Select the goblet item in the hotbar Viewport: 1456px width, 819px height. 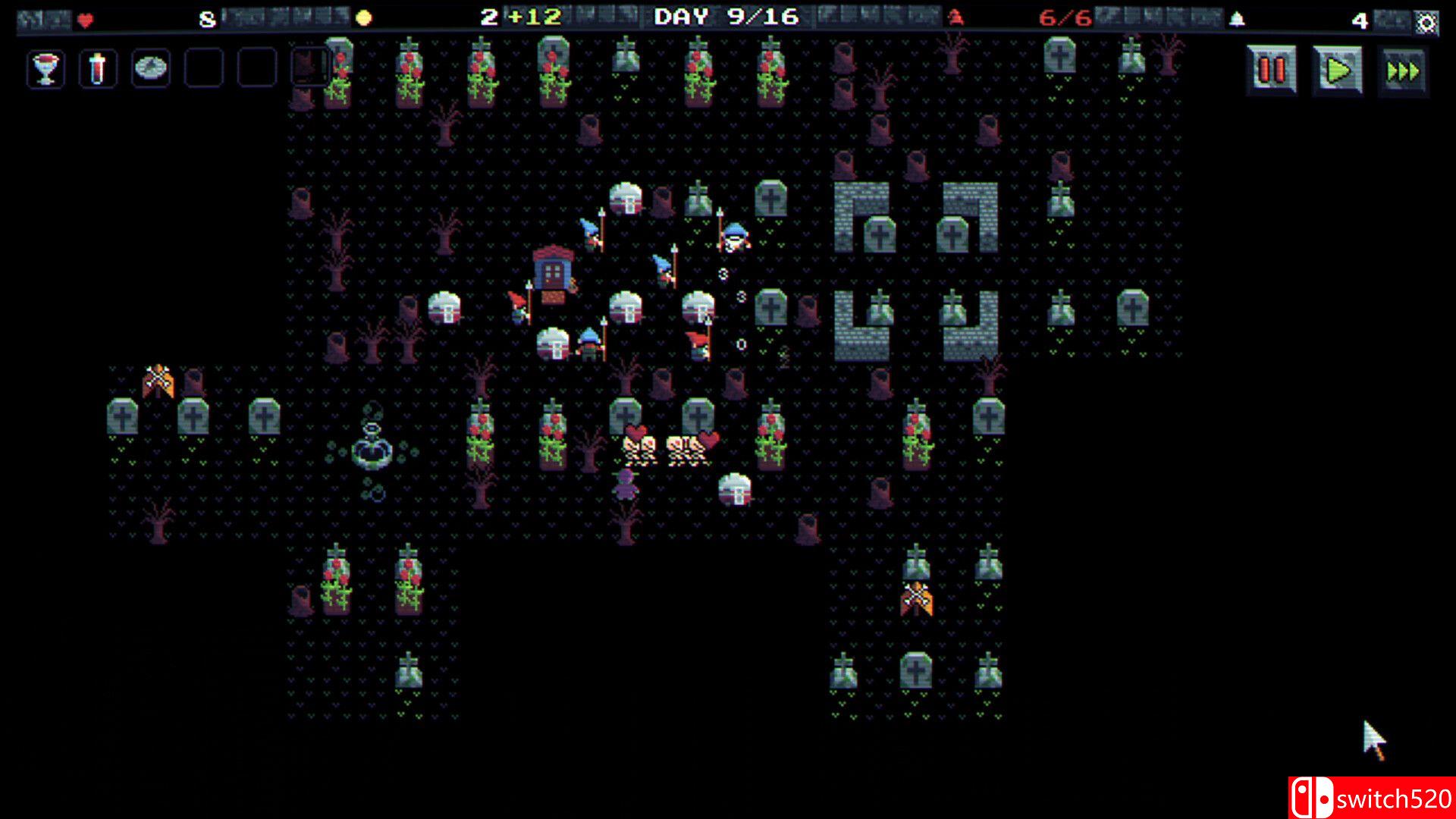(45, 68)
